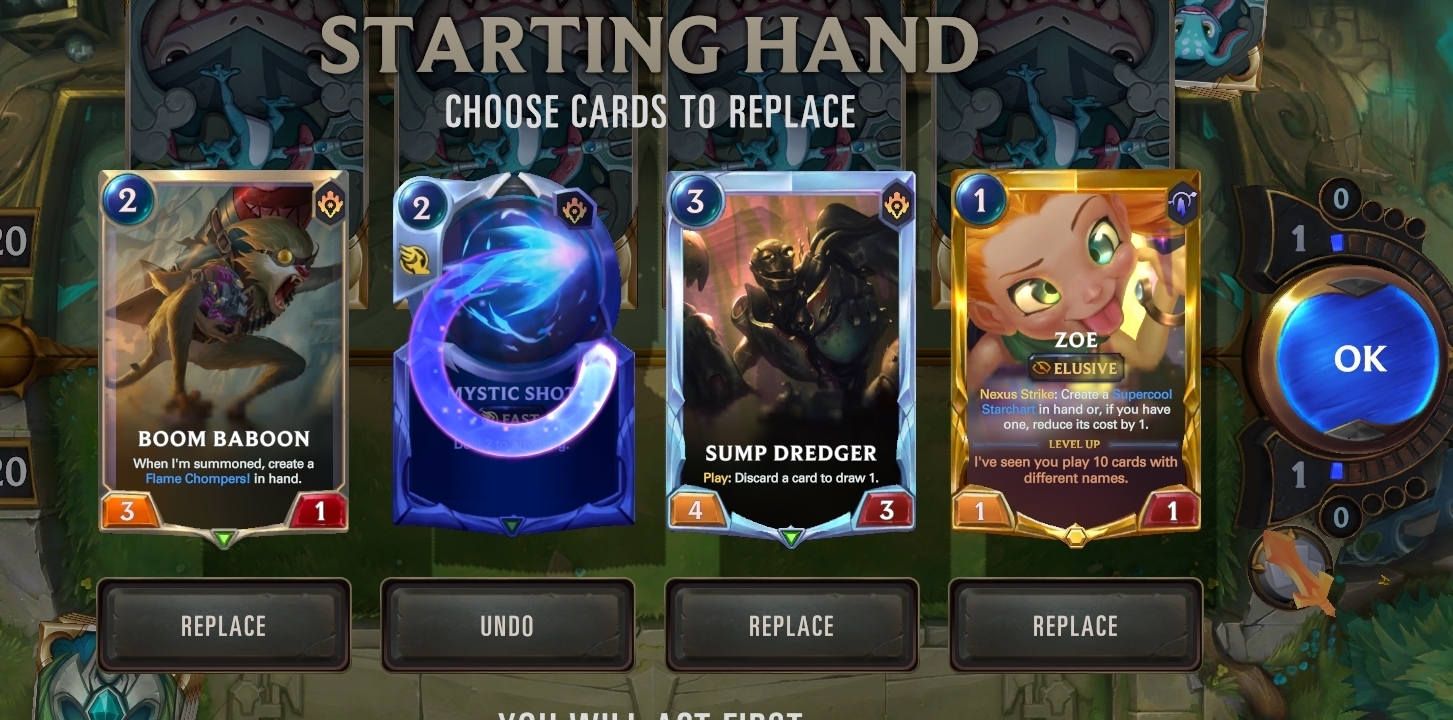Undo the Mystic Shot replacement
The height and width of the screenshot is (720, 1453).
click(507, 626)
